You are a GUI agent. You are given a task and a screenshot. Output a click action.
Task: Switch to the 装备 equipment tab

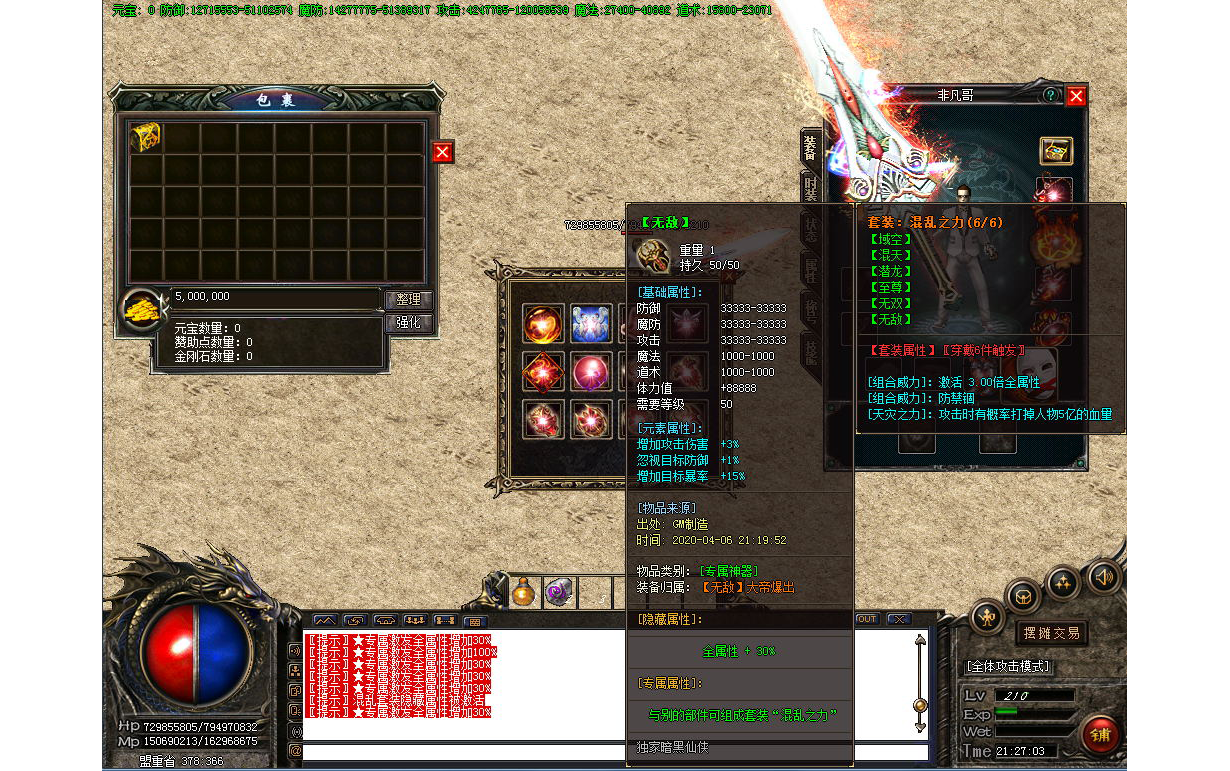(x=809, y=147)
